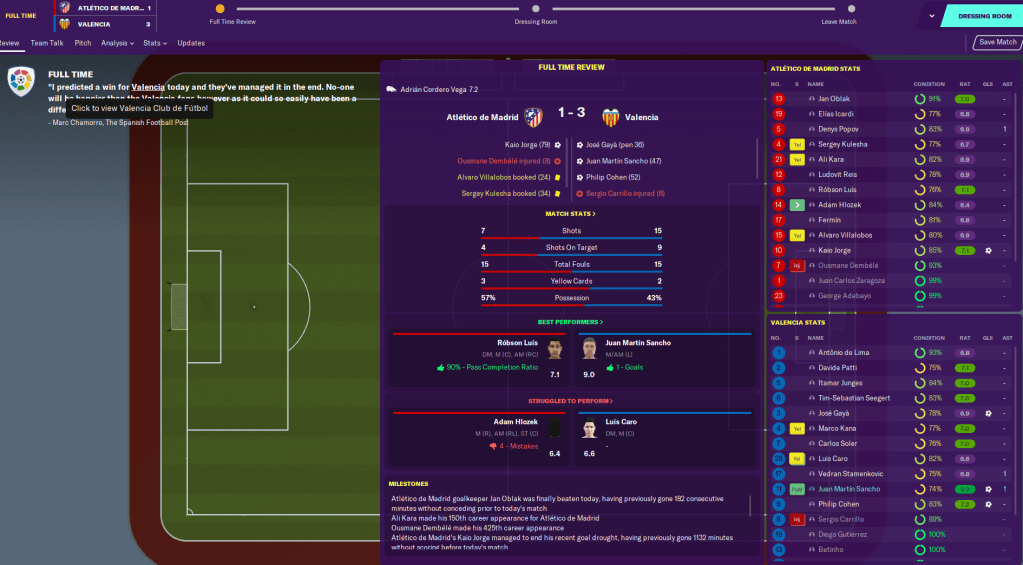
Task: Save the match with Save Match
Action: (x=997, y=42)
